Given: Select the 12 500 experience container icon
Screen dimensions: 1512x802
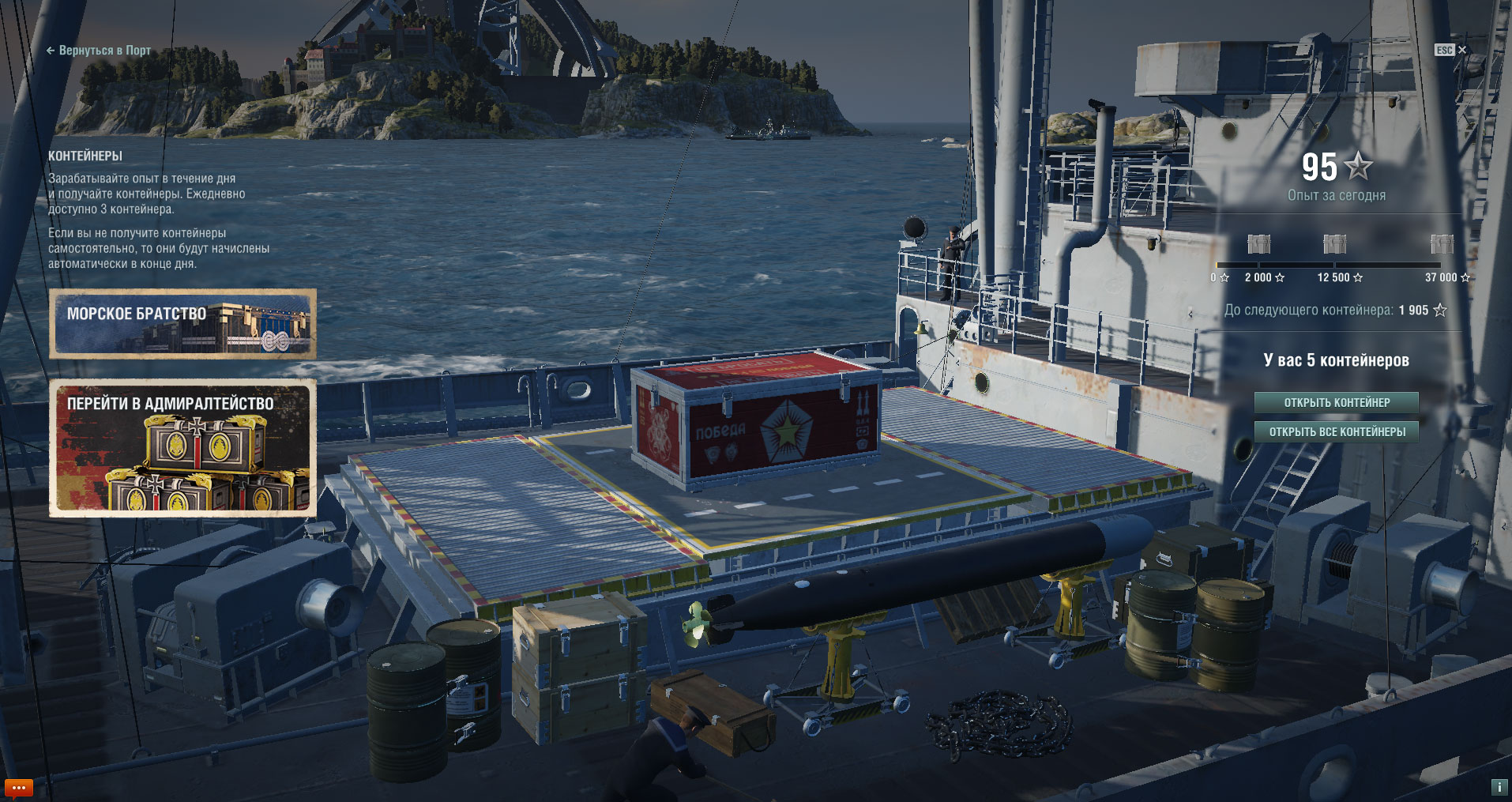Looking at the screenshot, I should click(x=1334, y=244).
